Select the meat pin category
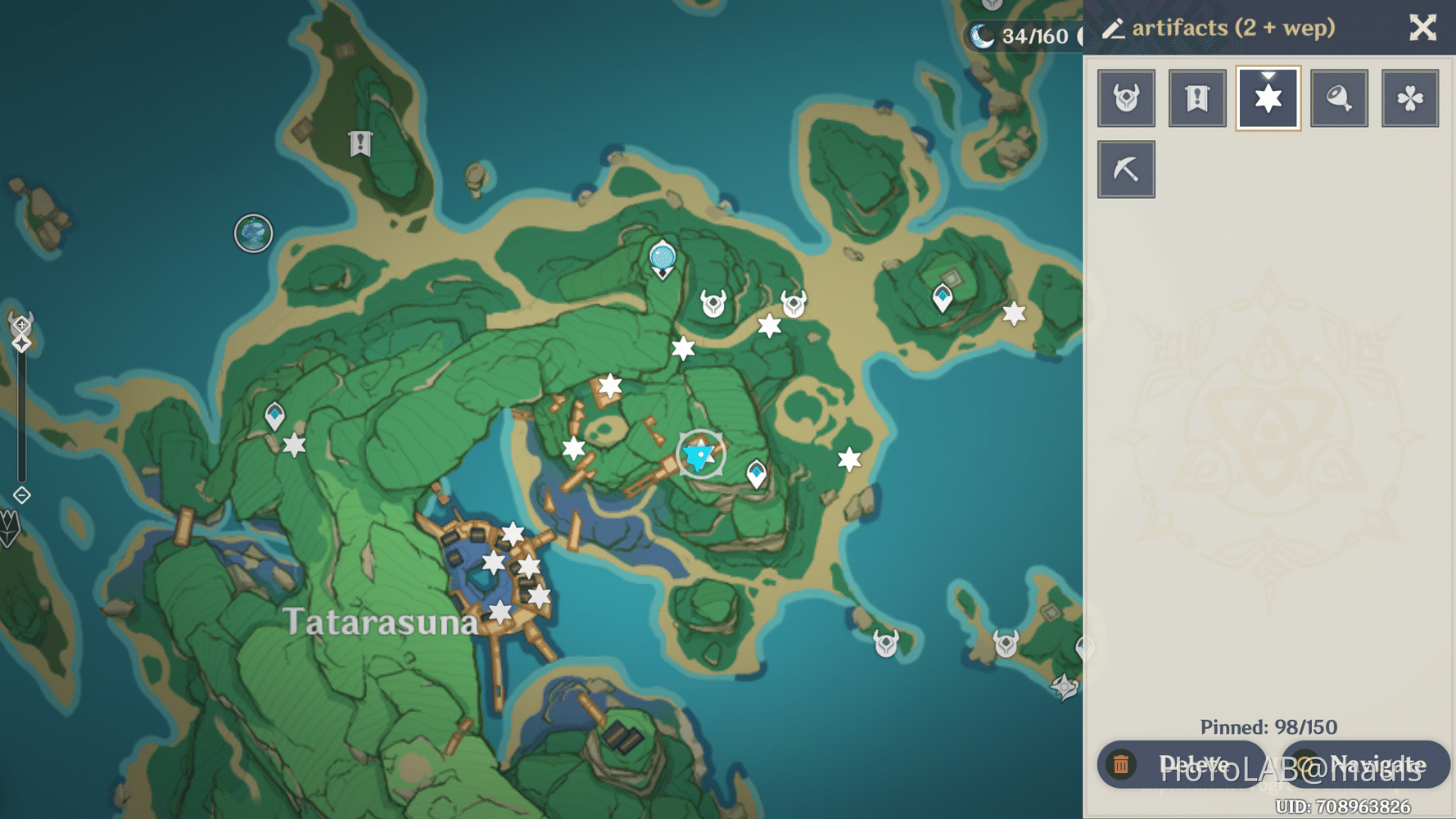The width and height of the screenshot is (1456, 819). pos(1340,97)
